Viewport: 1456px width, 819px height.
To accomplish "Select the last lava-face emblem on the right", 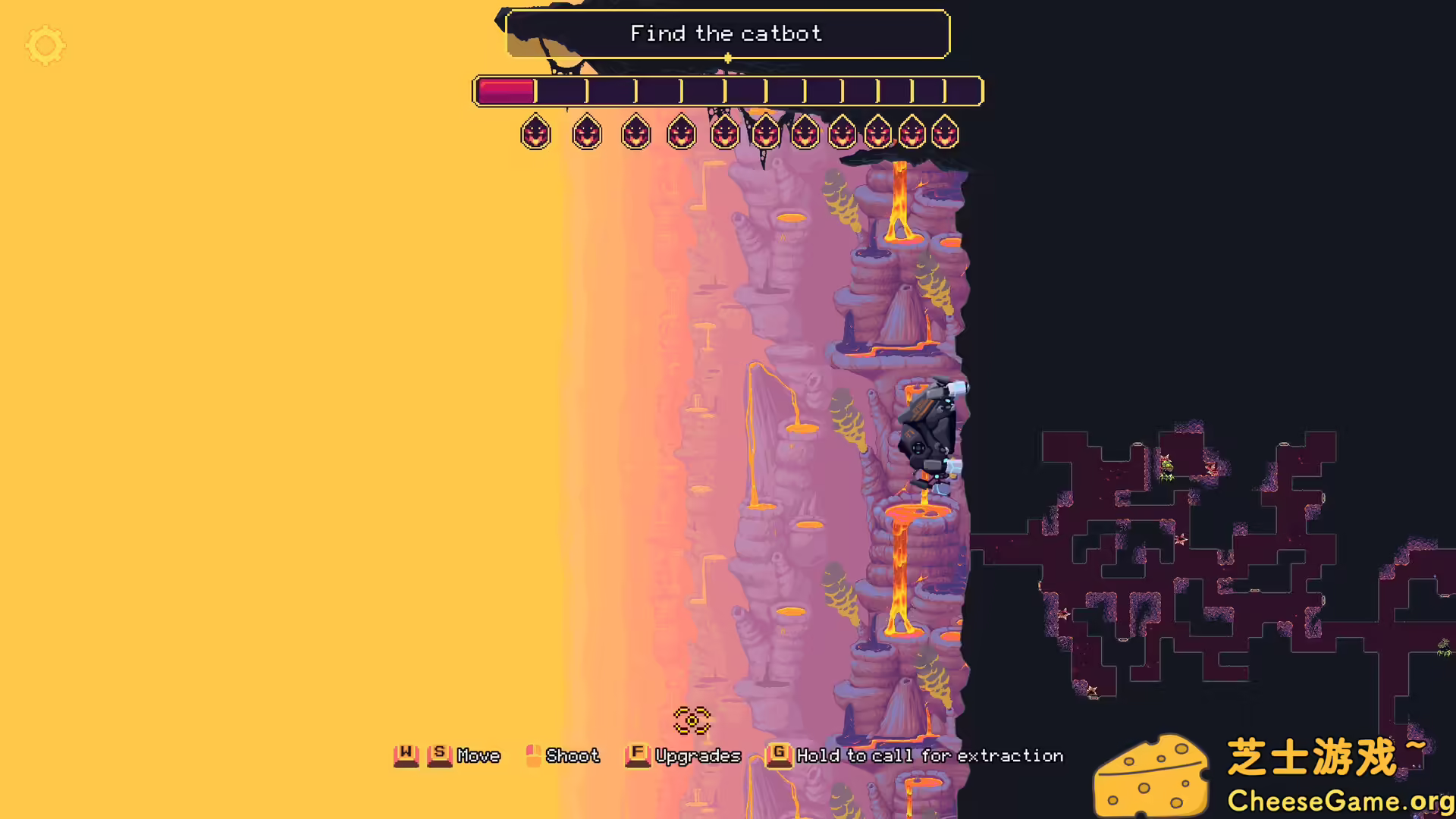I will click(x=944, y=133).
